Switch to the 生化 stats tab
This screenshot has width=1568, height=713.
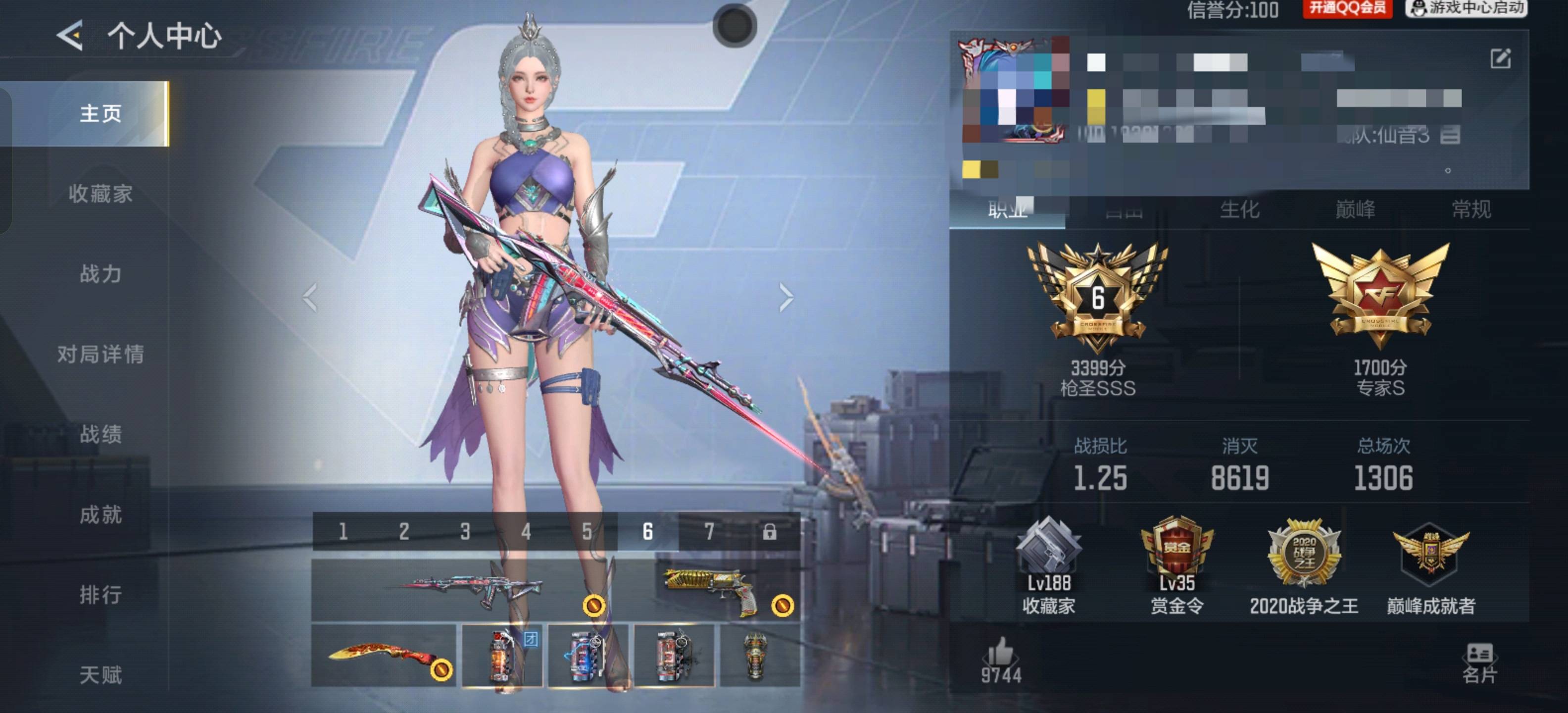(x=1239, y=209)
